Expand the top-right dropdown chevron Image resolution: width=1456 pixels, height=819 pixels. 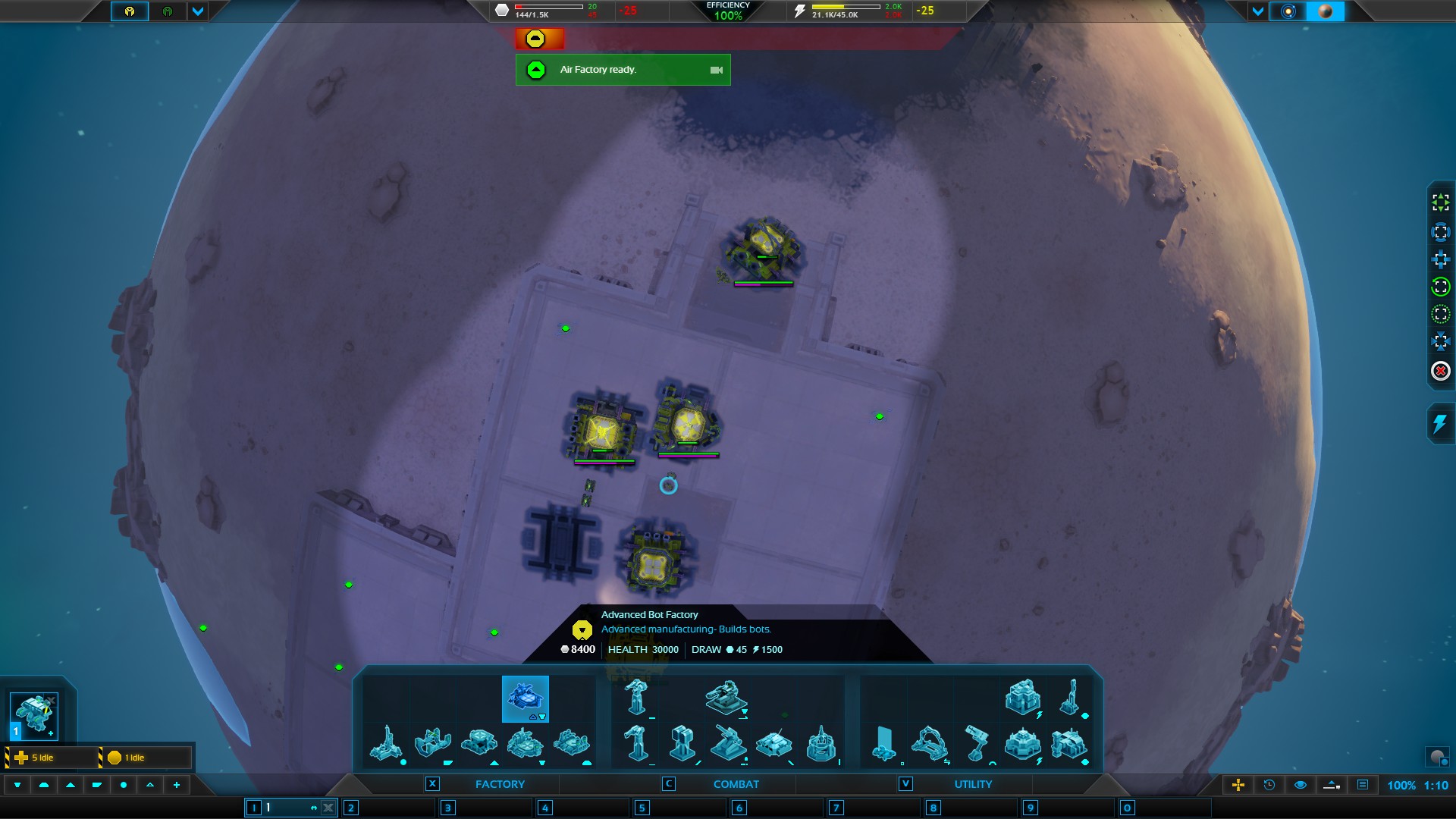click(x=1258, y=11)
